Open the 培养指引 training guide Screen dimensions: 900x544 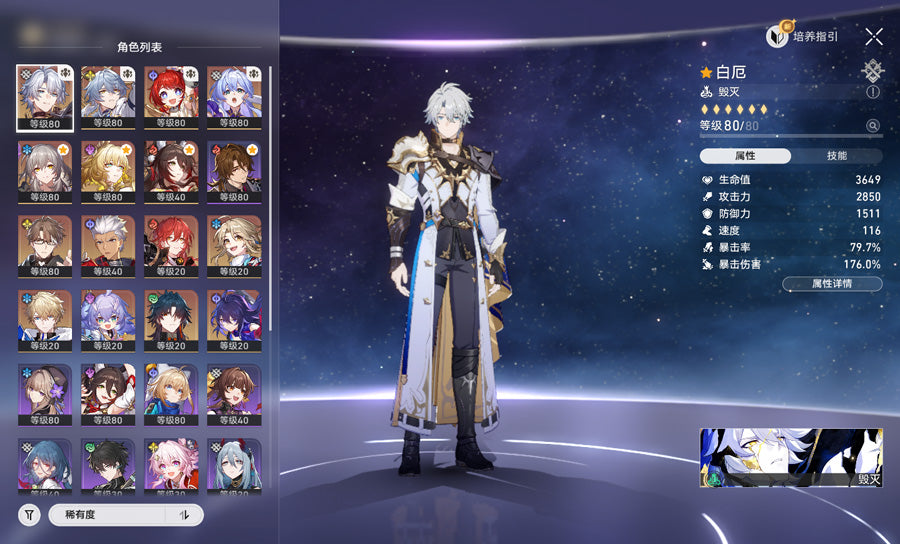tap(803, 37)
